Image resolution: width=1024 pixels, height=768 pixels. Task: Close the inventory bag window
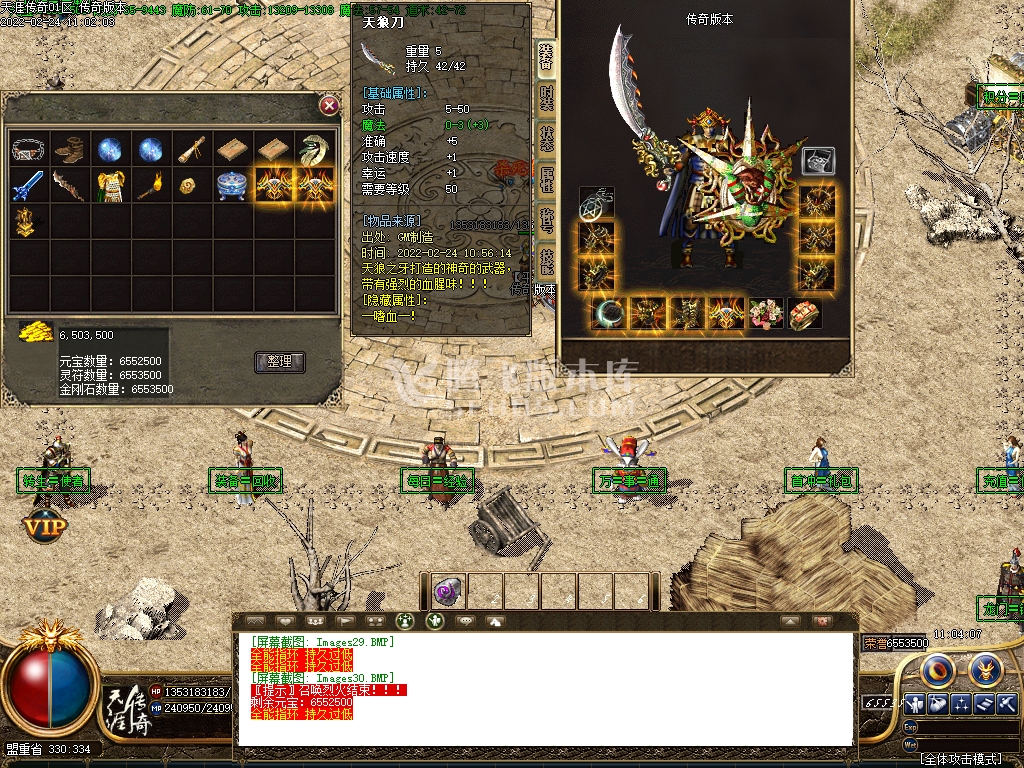tap(329, 105)
